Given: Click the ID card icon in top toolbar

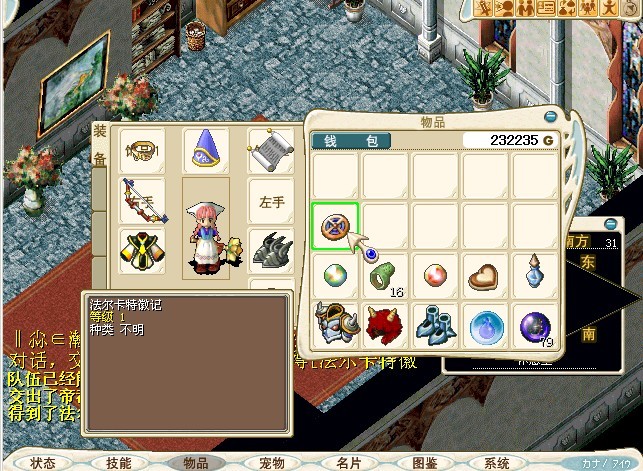Looking at the screenshot, I should tap(546, 8).
